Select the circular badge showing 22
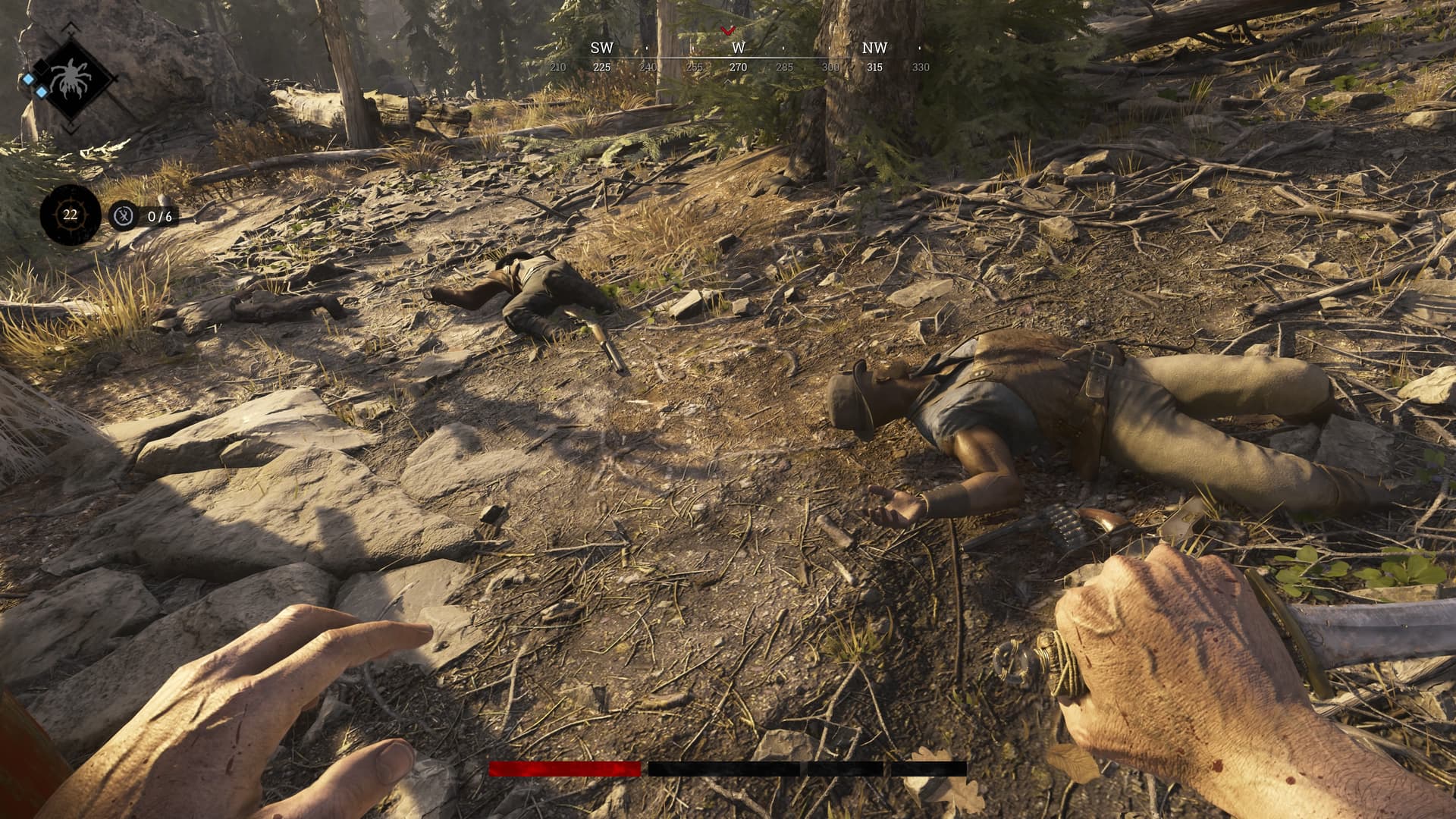 click(x=71, y=215)
